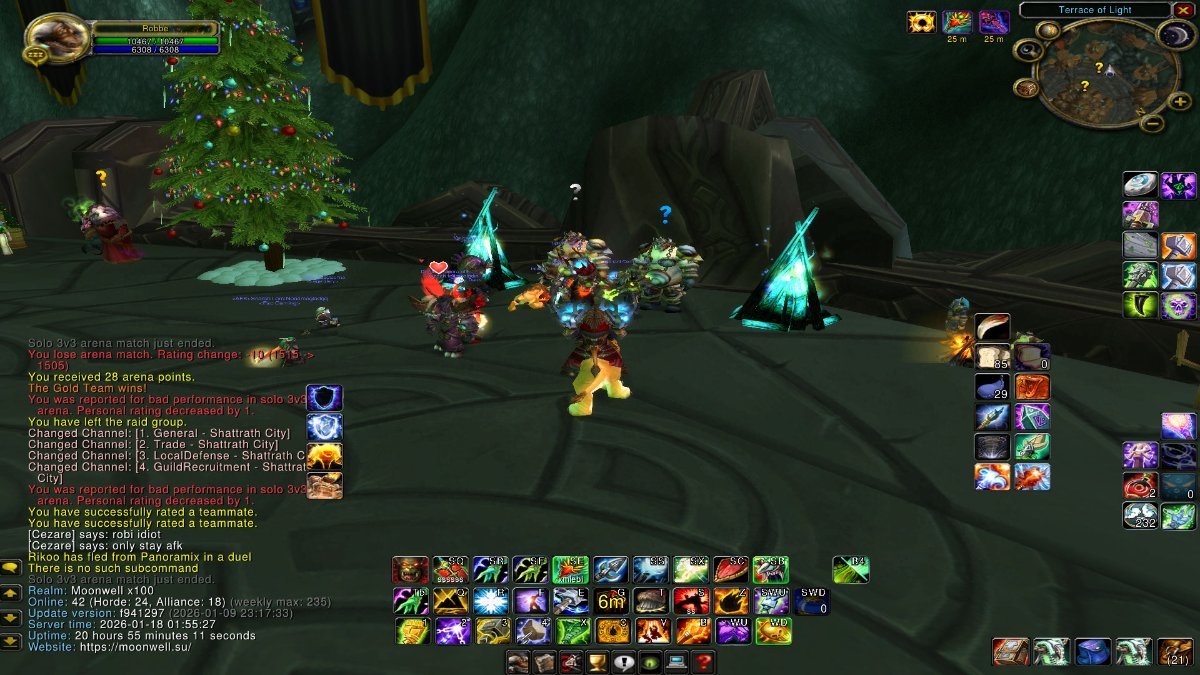This screenshot has width=1200, height=675.
Task: Open the chat speech bubble menu button
Action: pos(11,568)
